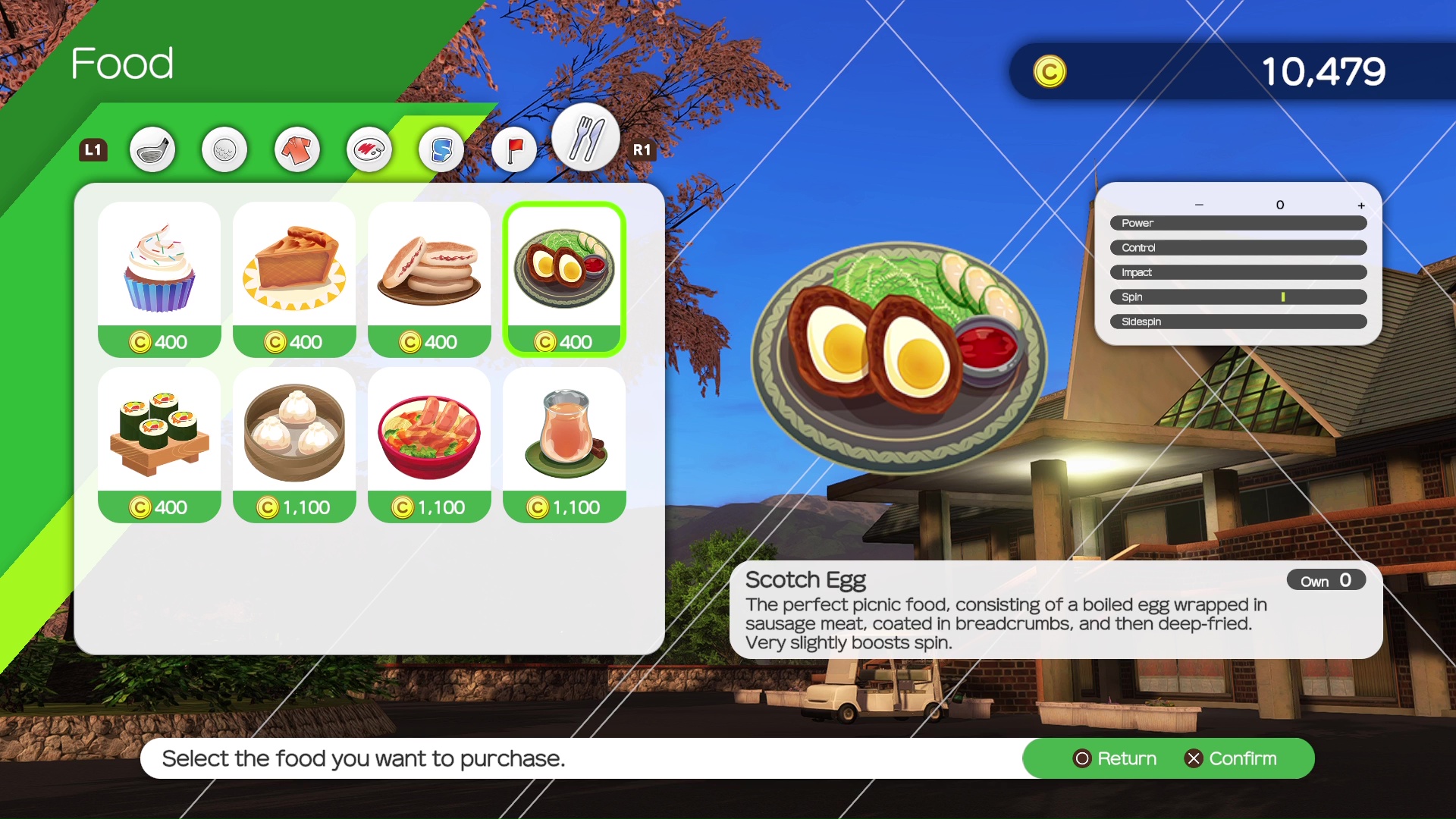Select the cupcake food item
The height and width of the screenshot is (819, 1456).
(x=159, y=278)
